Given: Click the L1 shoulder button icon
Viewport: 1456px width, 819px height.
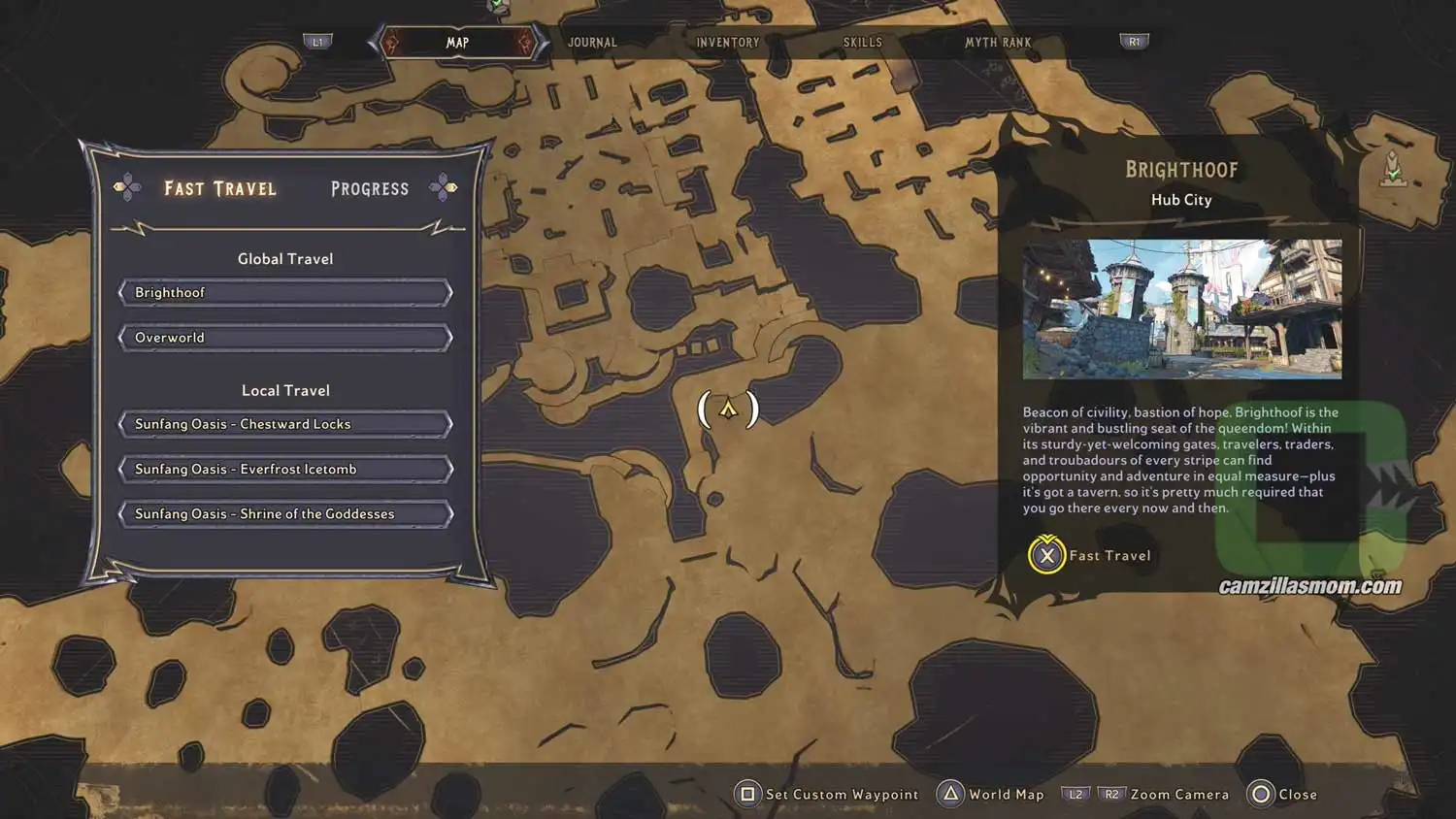Looking at the screenshot, I should coord(316,41).
